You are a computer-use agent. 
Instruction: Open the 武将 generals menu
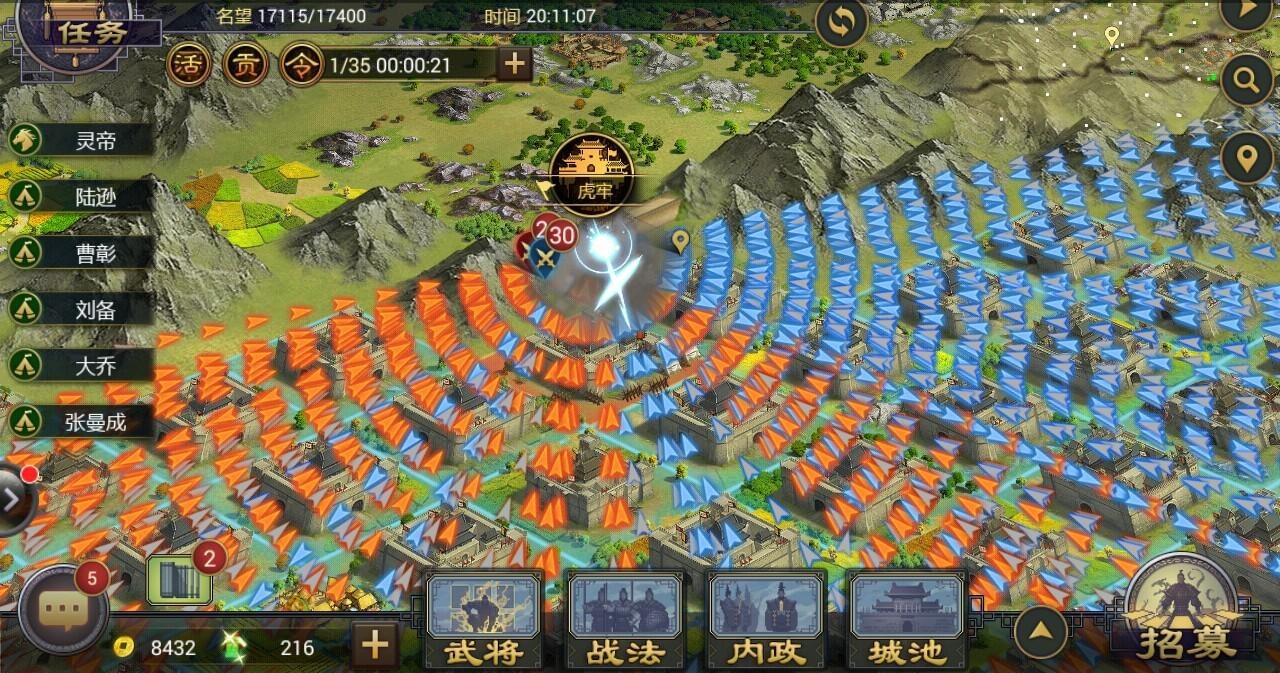(485, 620)
